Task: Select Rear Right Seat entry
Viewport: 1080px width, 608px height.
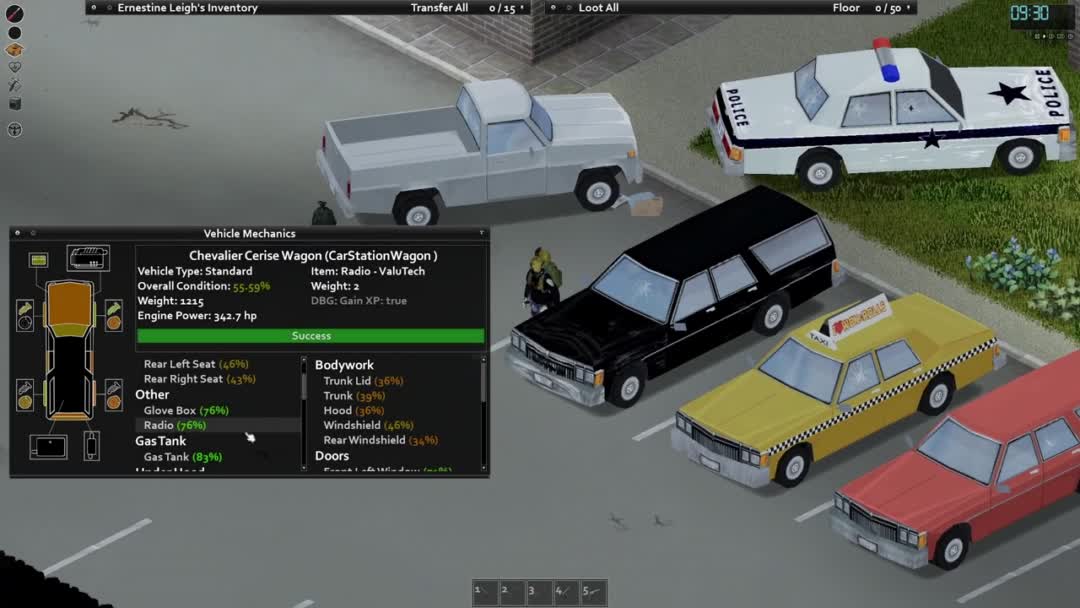Action: click(x=198, y=379)
